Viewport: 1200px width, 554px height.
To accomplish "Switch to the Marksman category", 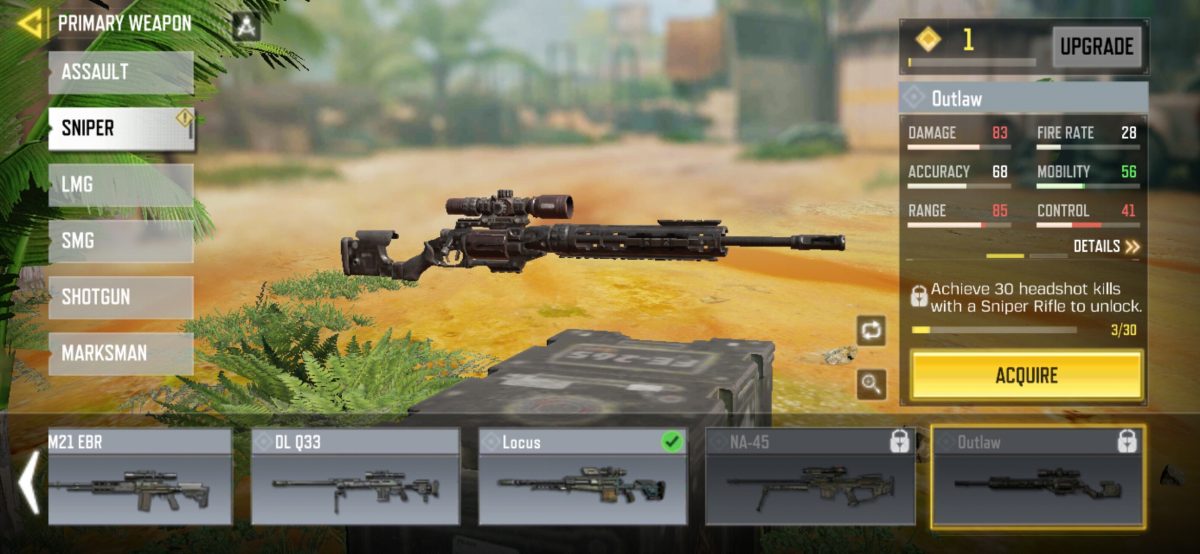I will (x=120, y=353).
